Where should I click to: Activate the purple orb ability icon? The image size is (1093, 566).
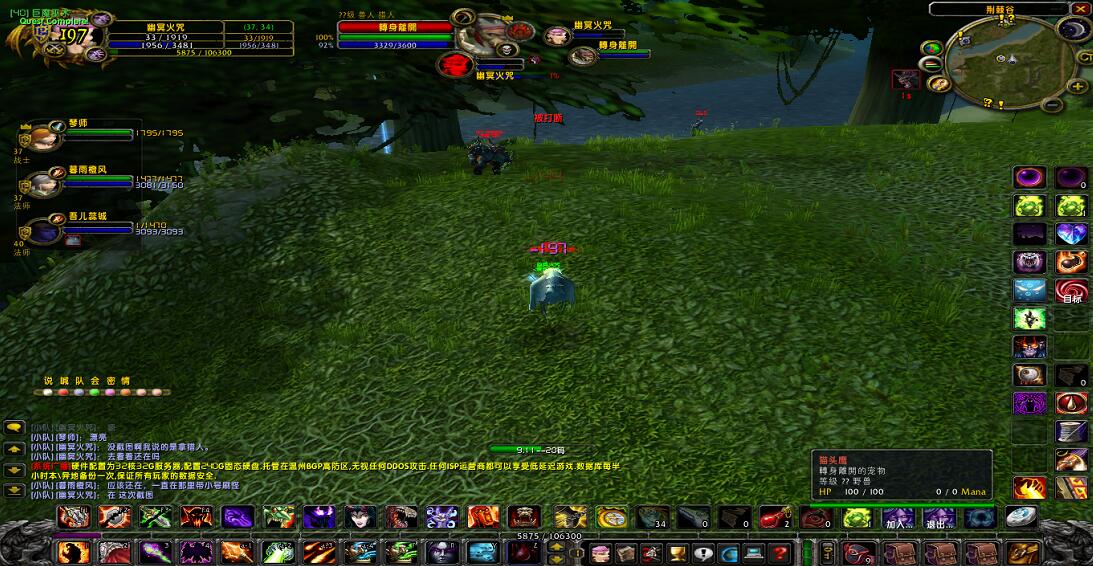tap(1029, 179)
